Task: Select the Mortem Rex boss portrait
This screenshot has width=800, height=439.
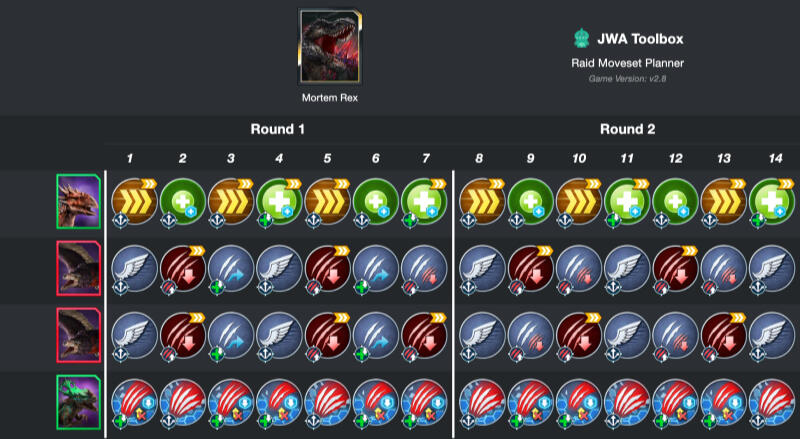Action: 329,48
